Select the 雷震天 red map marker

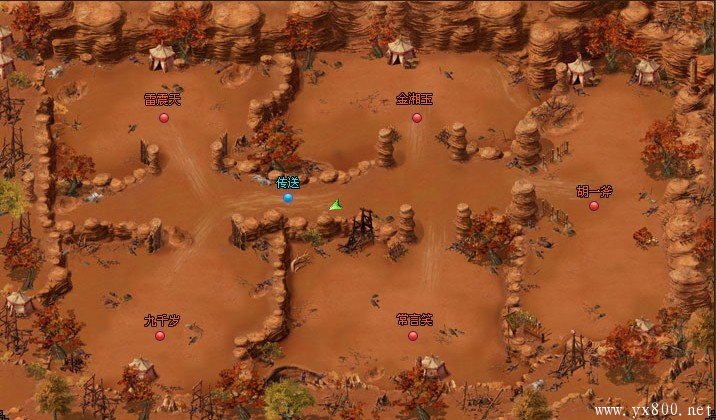pyautogui.click(x=164, y=117)
